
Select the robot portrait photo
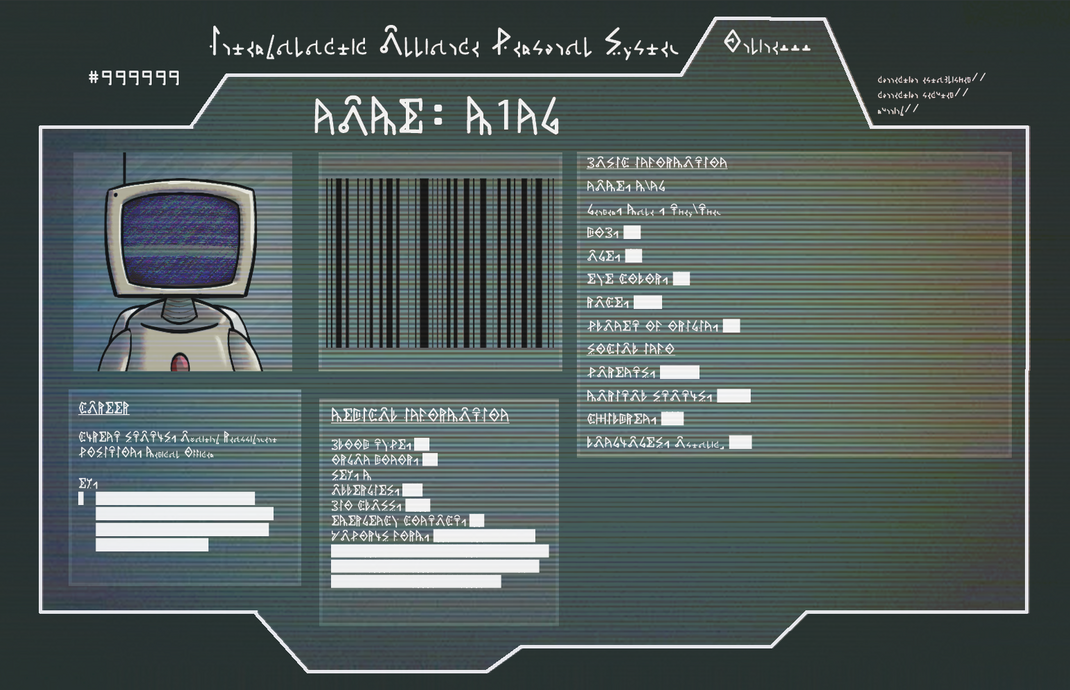click(182, 262)
